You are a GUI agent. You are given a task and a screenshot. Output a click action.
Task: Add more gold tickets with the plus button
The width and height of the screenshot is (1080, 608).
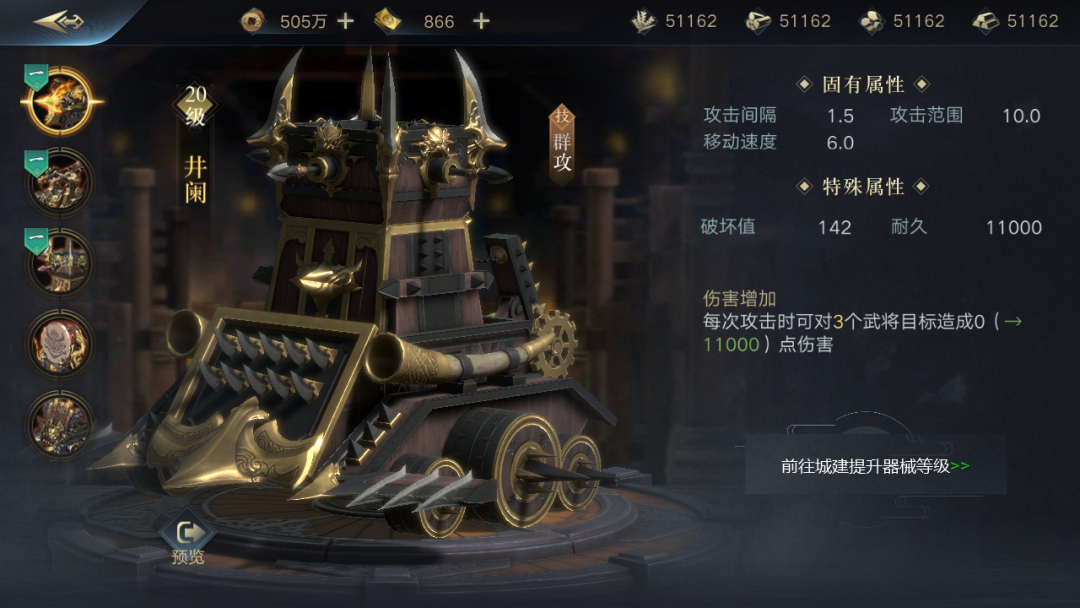click(x=481, y=21)
